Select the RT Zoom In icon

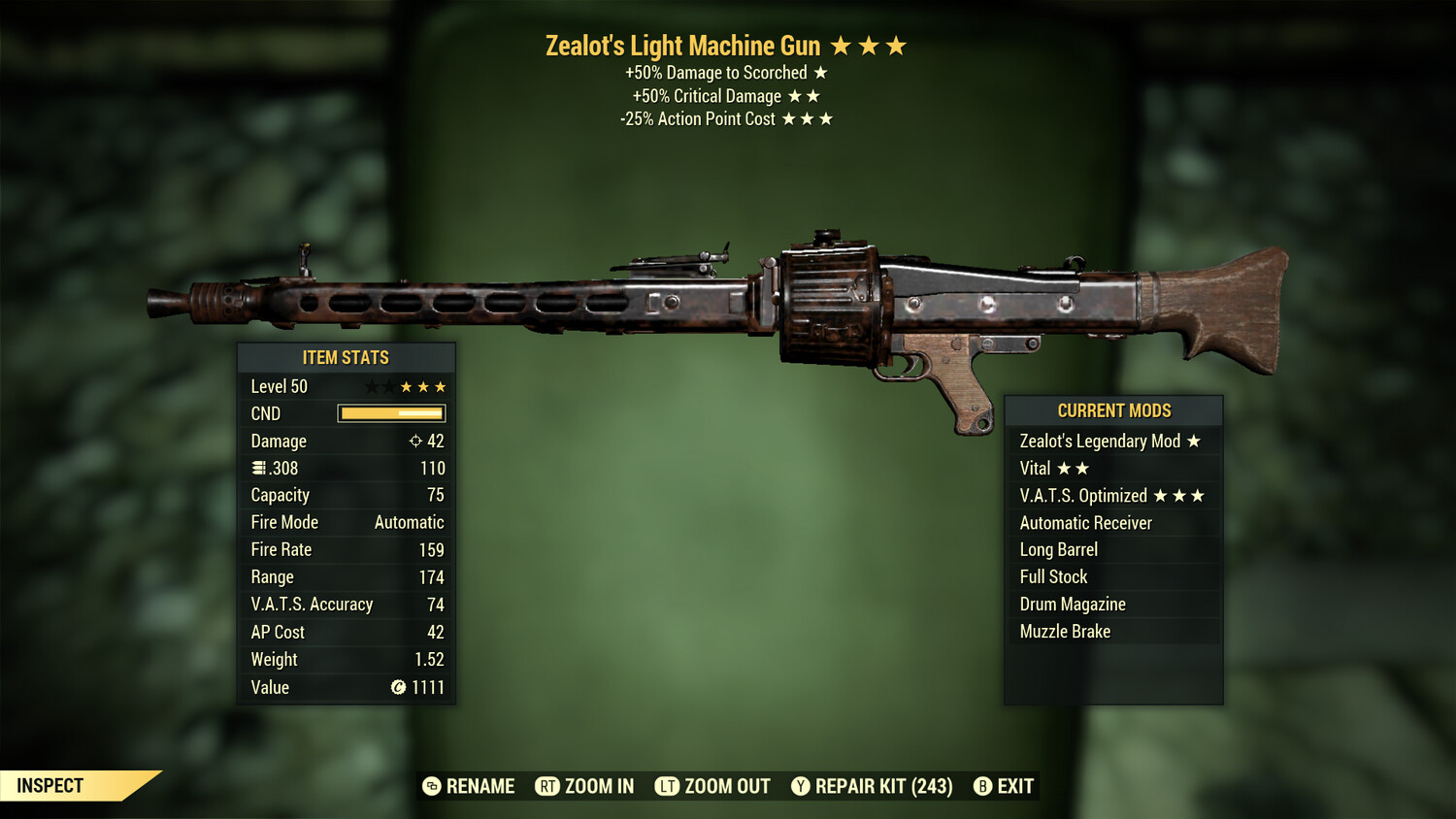coord(549,786)
